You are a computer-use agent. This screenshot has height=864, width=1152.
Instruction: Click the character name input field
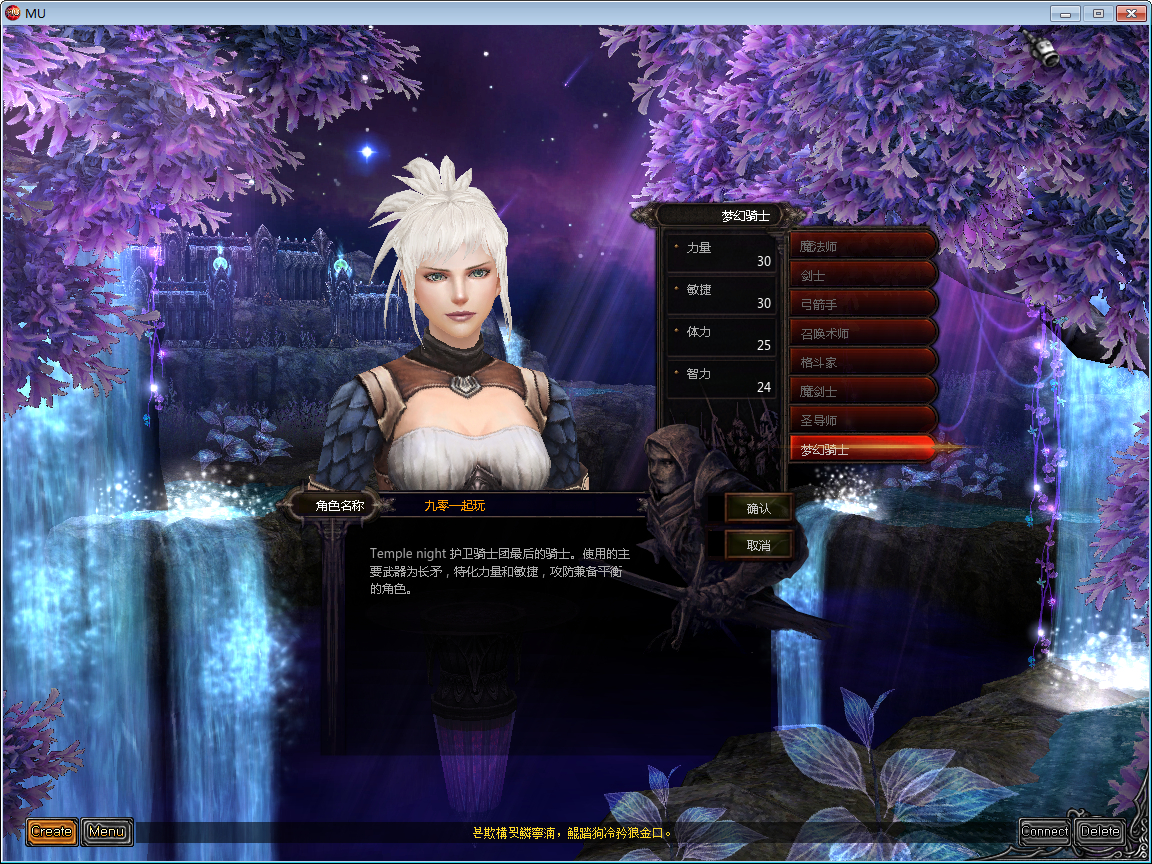tap(520, 506)
